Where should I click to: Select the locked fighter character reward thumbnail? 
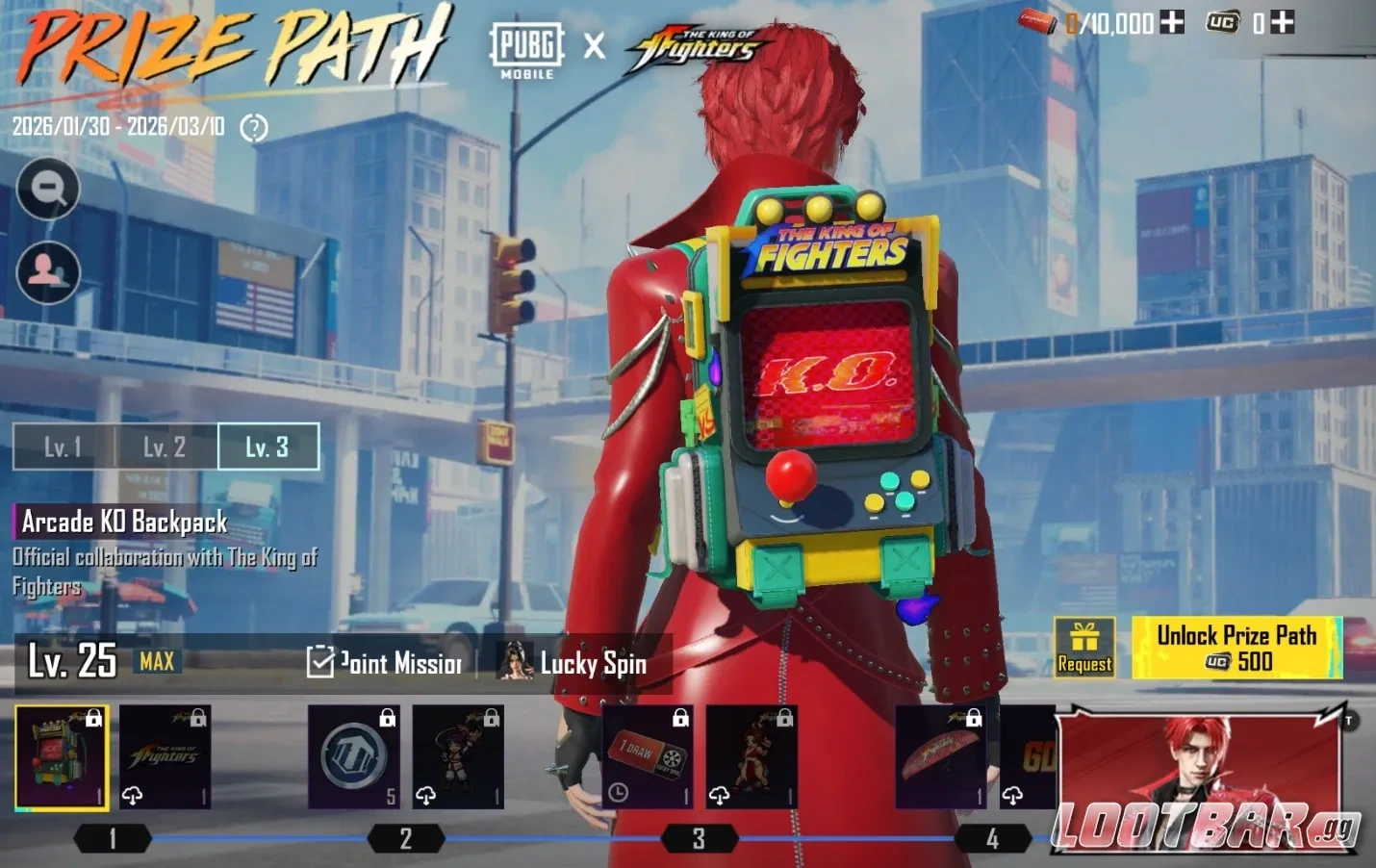(x=459, y=755)
